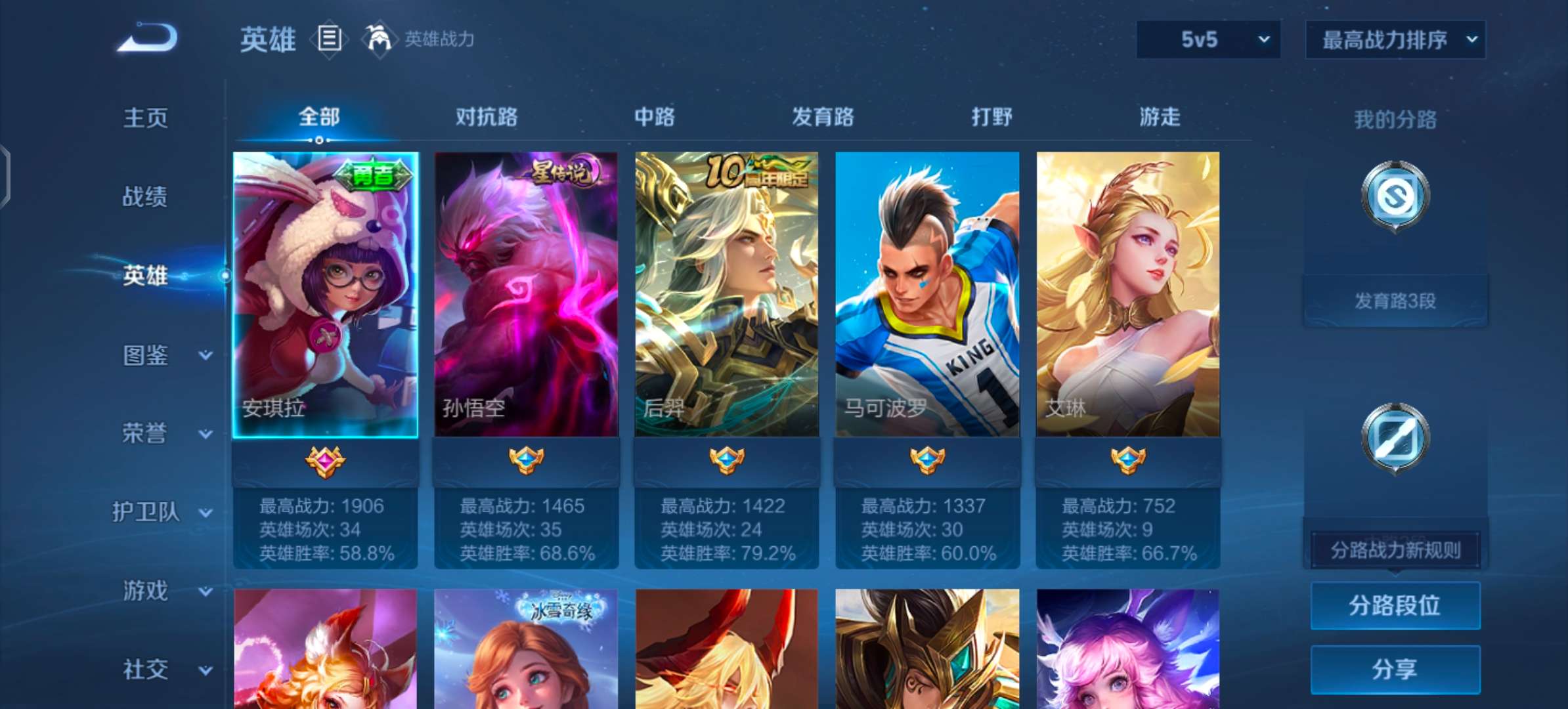Open the 5v5 mode dropdown
The height and width of the screenshot is (709, 1568).
tap(1207, 38)
